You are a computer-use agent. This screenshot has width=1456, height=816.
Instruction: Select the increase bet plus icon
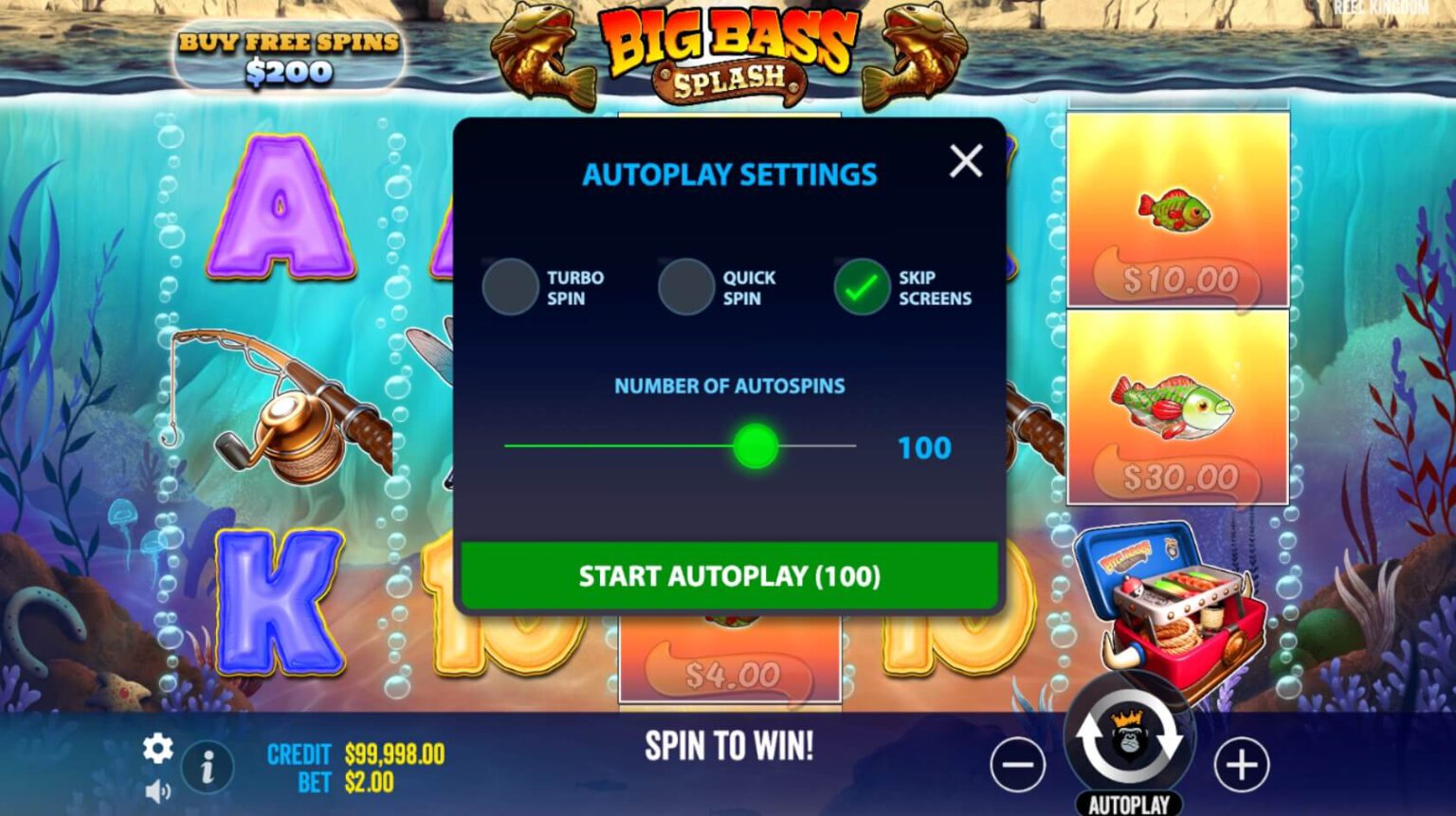click(1241, 764)
